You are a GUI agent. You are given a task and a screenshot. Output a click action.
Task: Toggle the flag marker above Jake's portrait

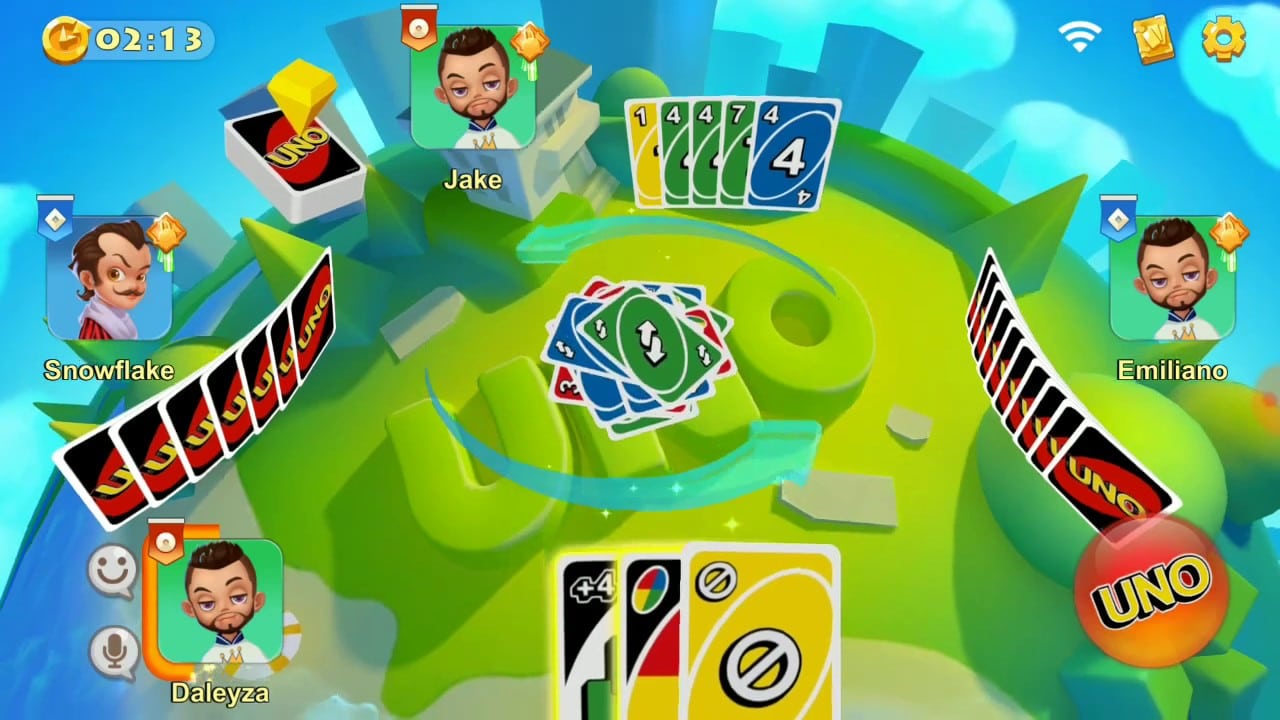point(420,25)
